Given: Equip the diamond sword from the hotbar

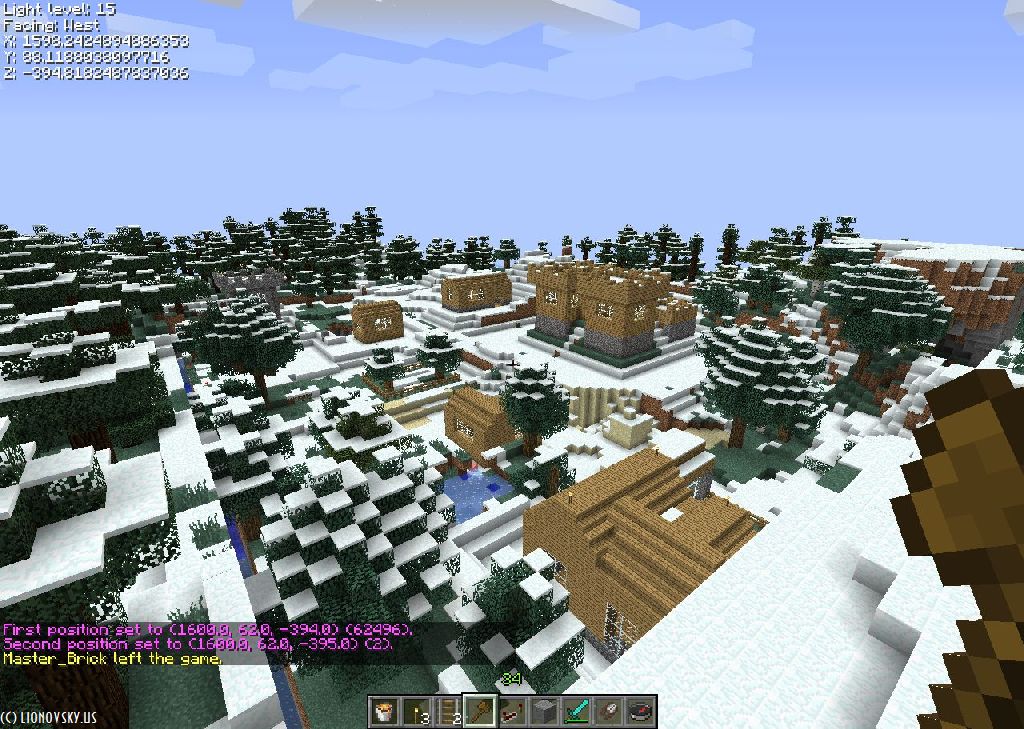Looking at the screenshot, I should [577, 711].
